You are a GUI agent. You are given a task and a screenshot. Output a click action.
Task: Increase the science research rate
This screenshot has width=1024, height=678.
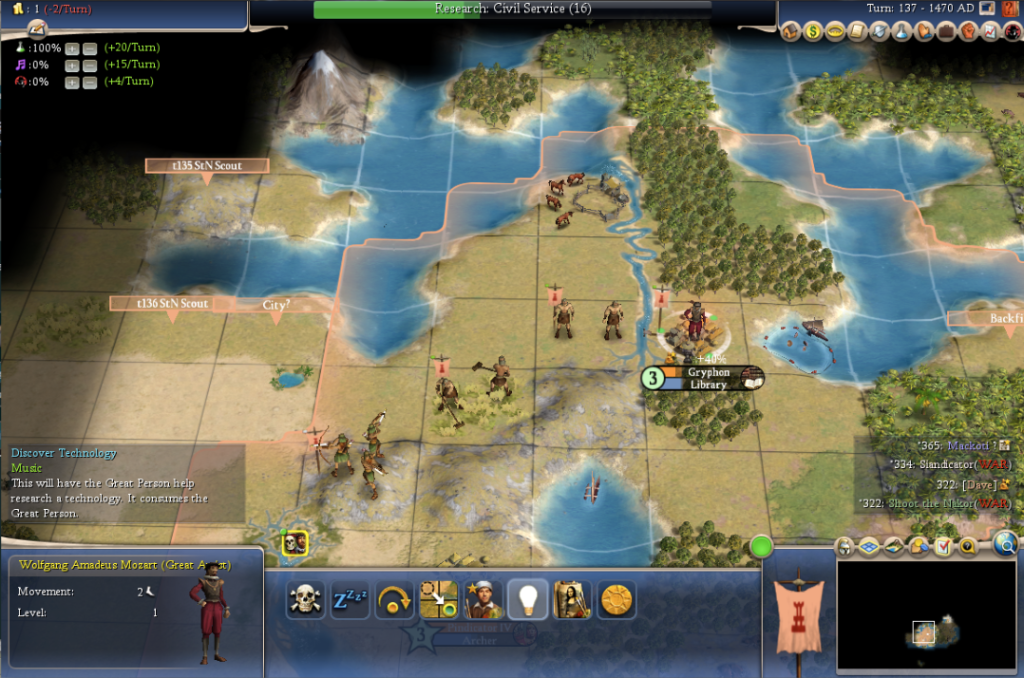pyautogui.click(x=72, y=48)
